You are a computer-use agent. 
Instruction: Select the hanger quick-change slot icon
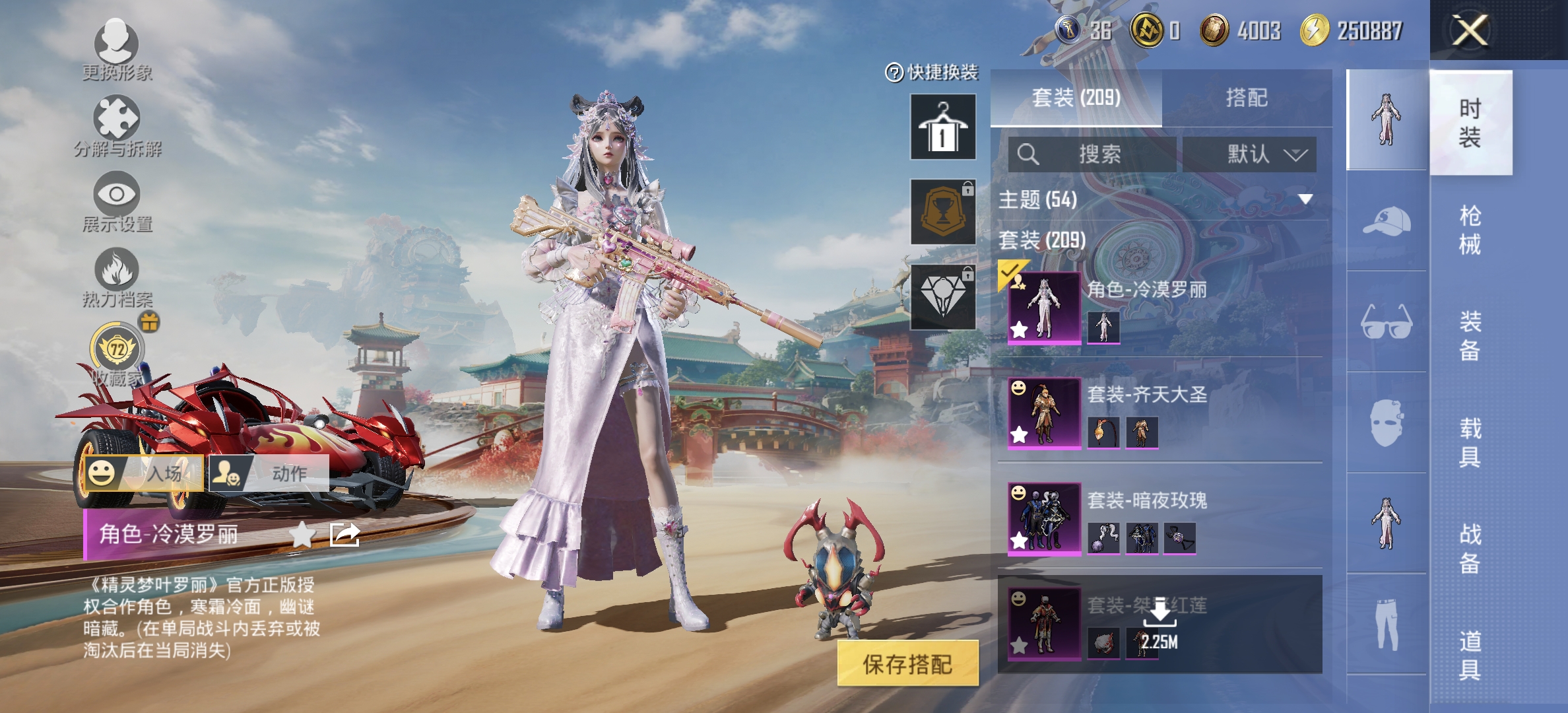coord(942,125)
